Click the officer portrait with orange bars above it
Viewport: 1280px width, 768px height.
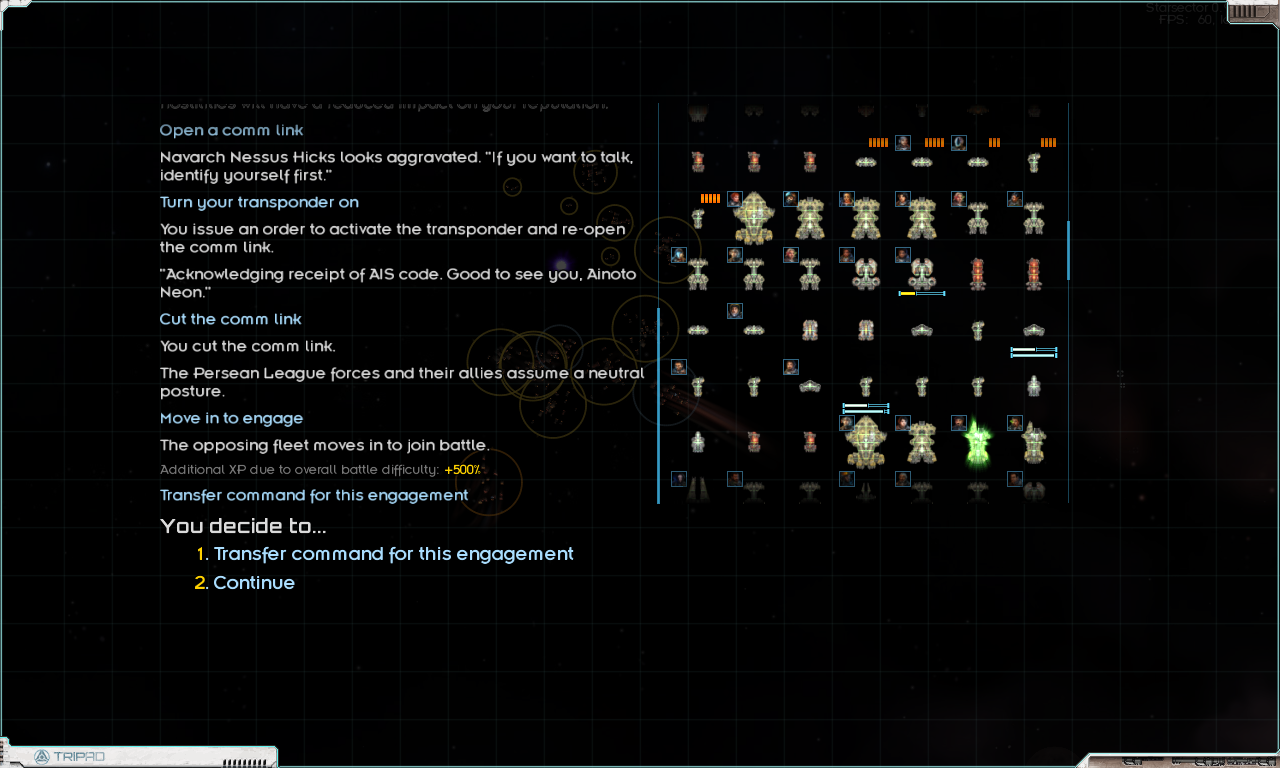tap(903, 143)
